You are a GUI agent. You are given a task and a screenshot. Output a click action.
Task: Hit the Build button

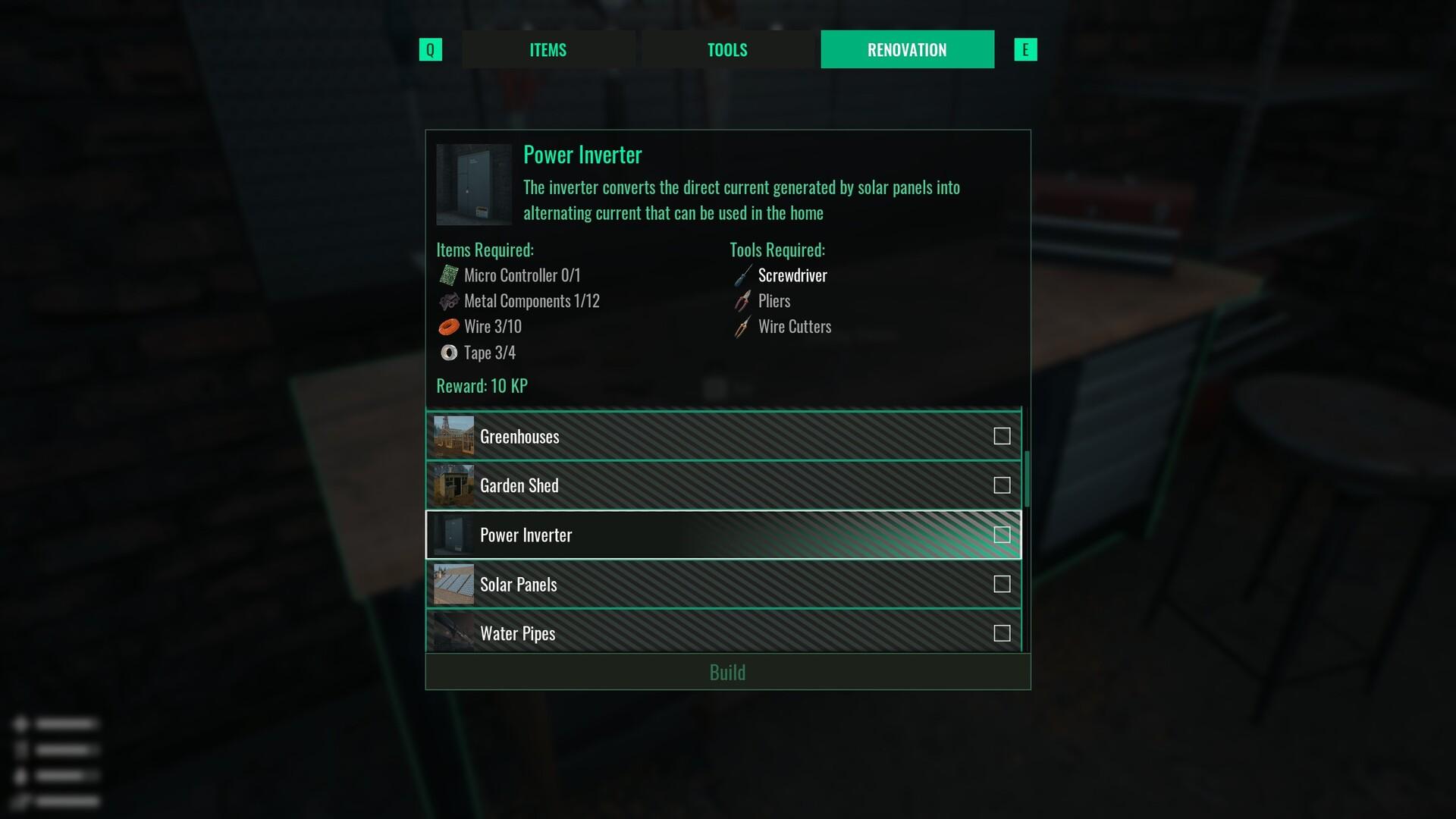point(727,673)
